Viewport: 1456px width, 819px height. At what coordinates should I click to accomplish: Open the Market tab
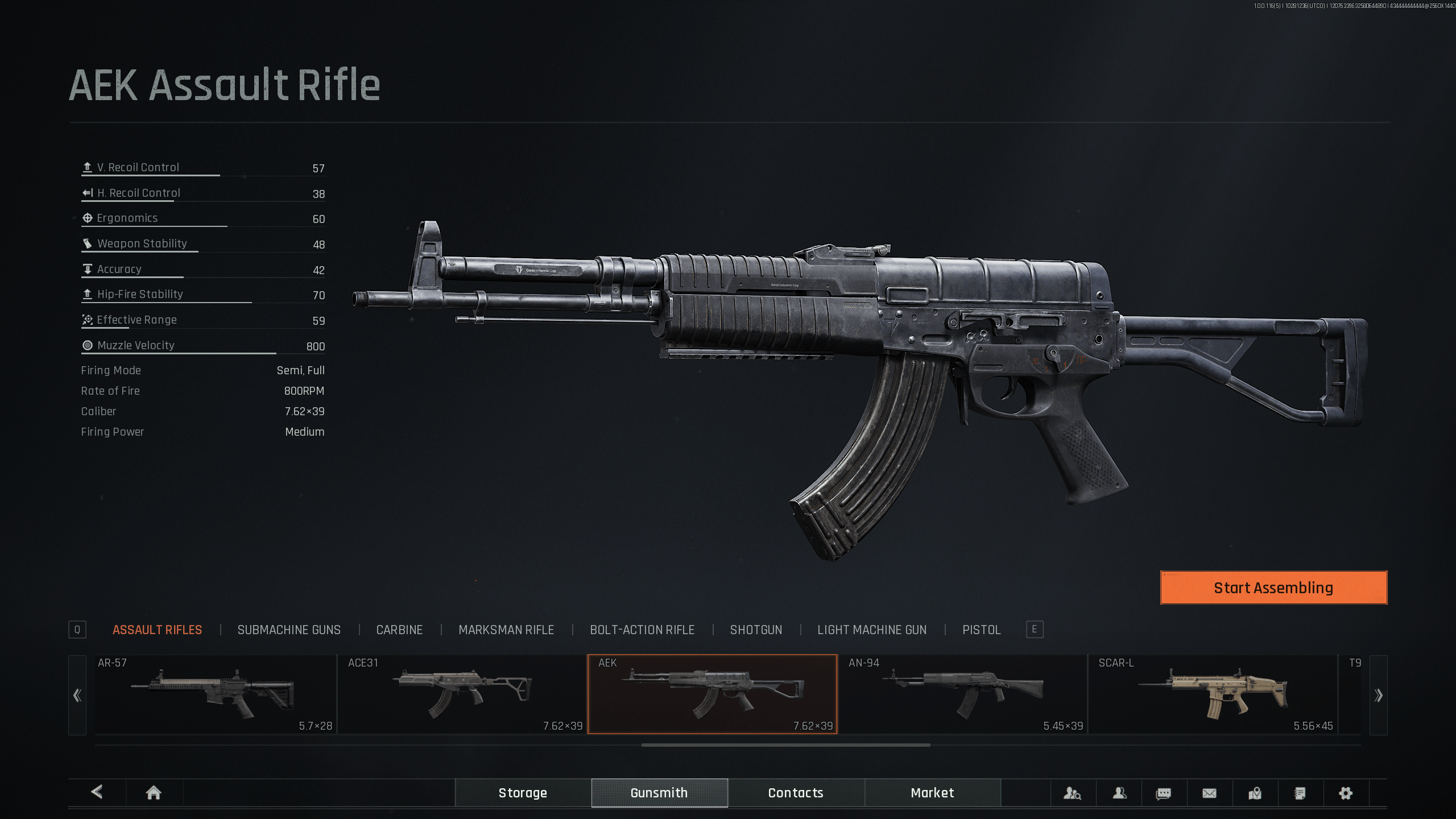(932, 793)
